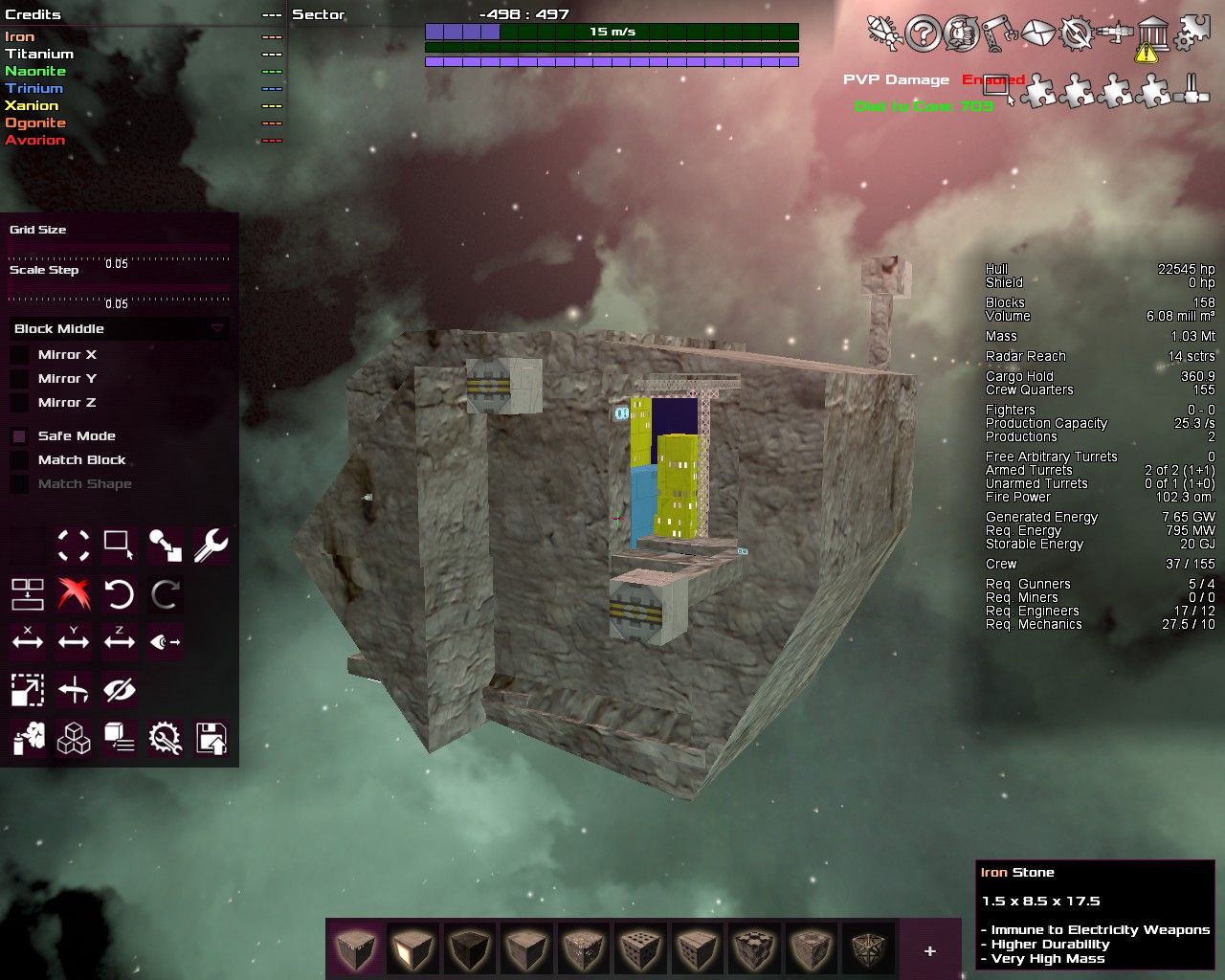Click the columned building icon with warning
This screenshot has width=1225, height=980.
click(x=1153, y=36)
